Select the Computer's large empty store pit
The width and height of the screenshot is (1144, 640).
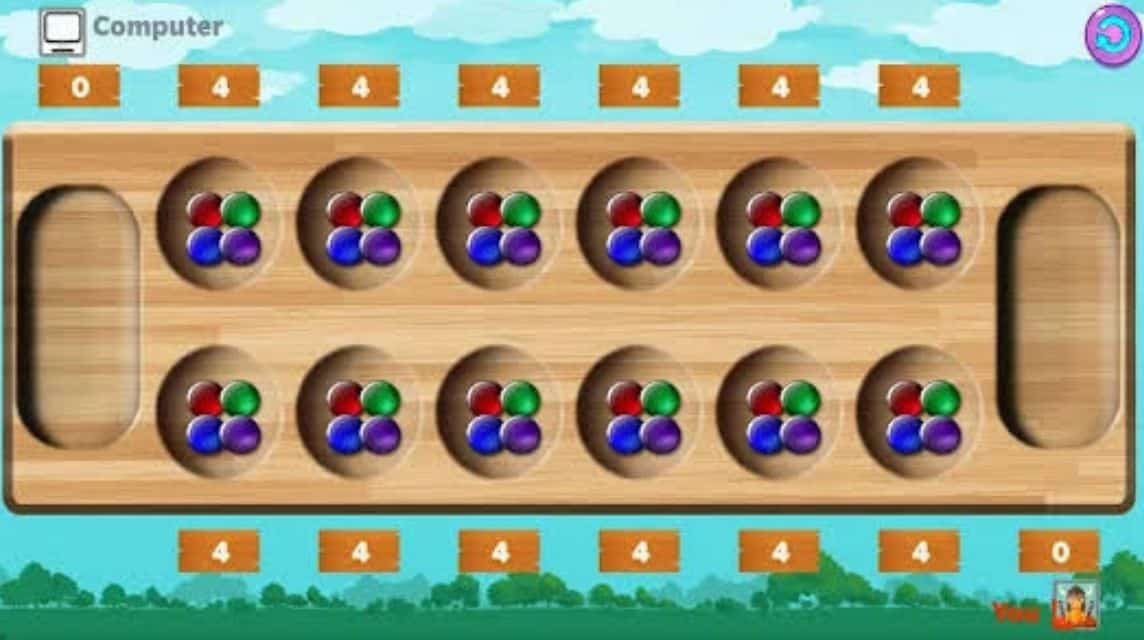[79, 316]
